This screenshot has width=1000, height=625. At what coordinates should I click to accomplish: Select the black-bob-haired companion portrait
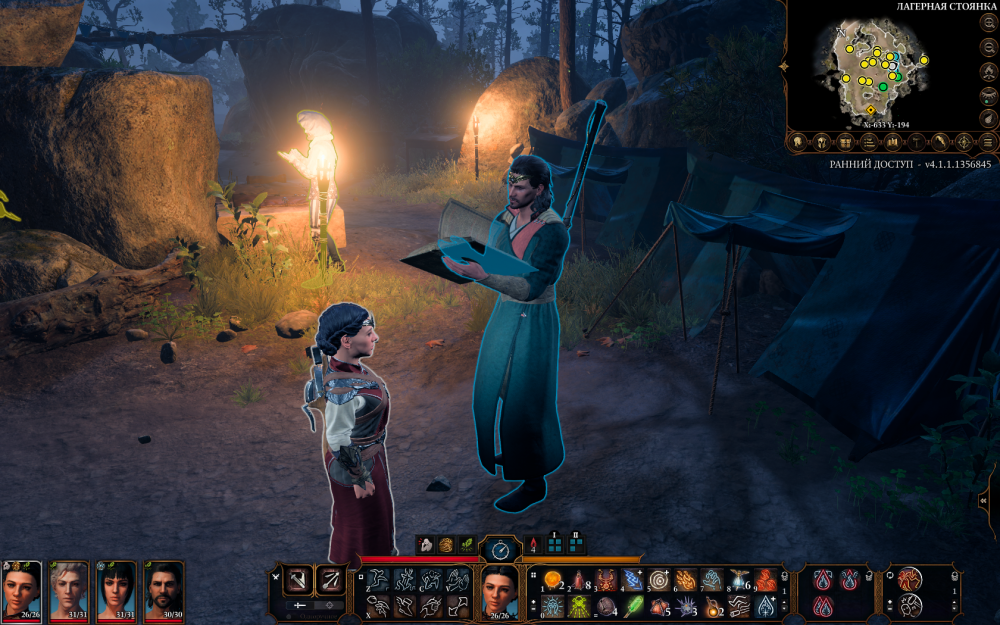point(116,588)
